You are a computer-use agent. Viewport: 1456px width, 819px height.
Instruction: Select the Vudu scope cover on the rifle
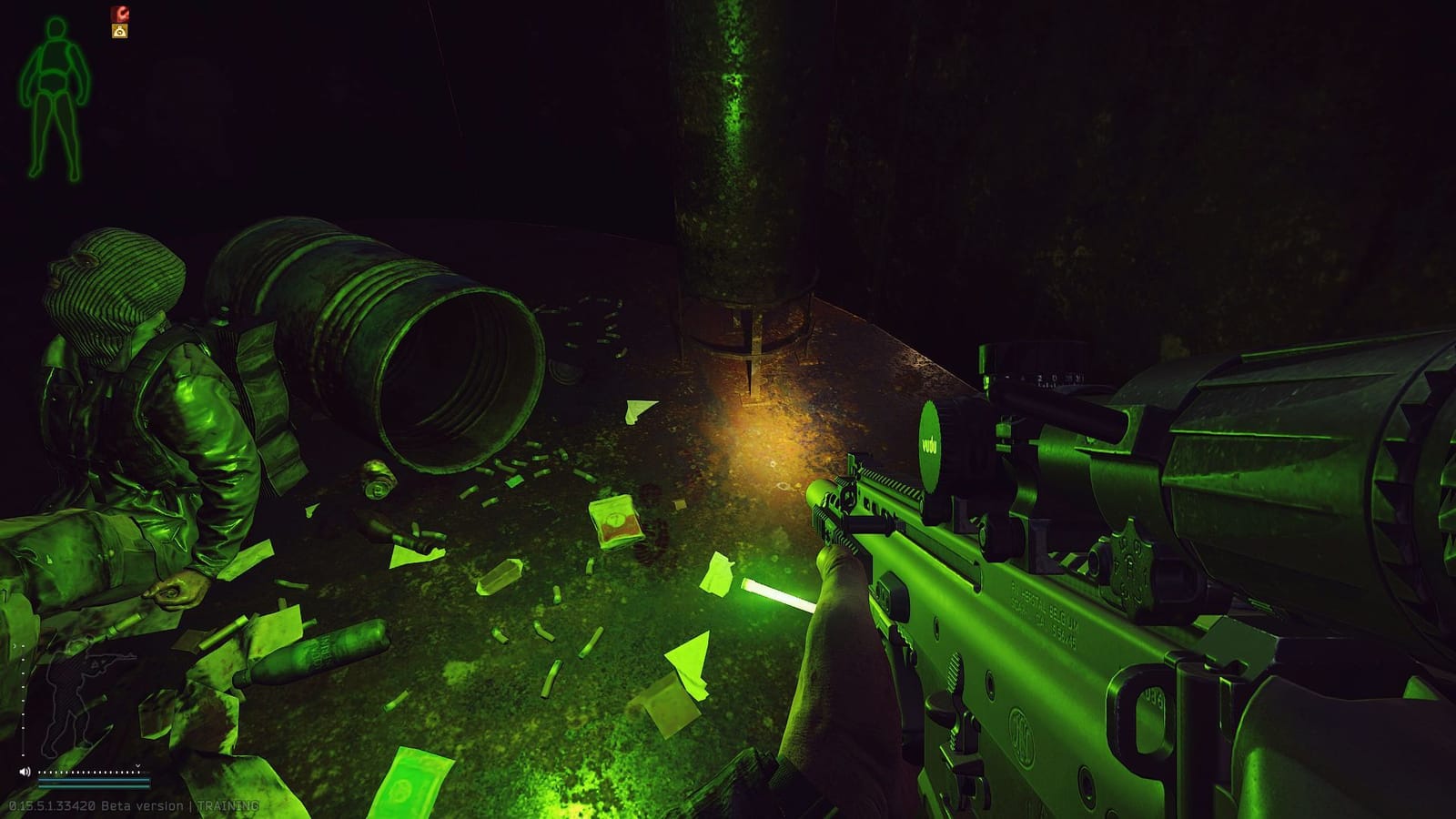tap(932, 440)
